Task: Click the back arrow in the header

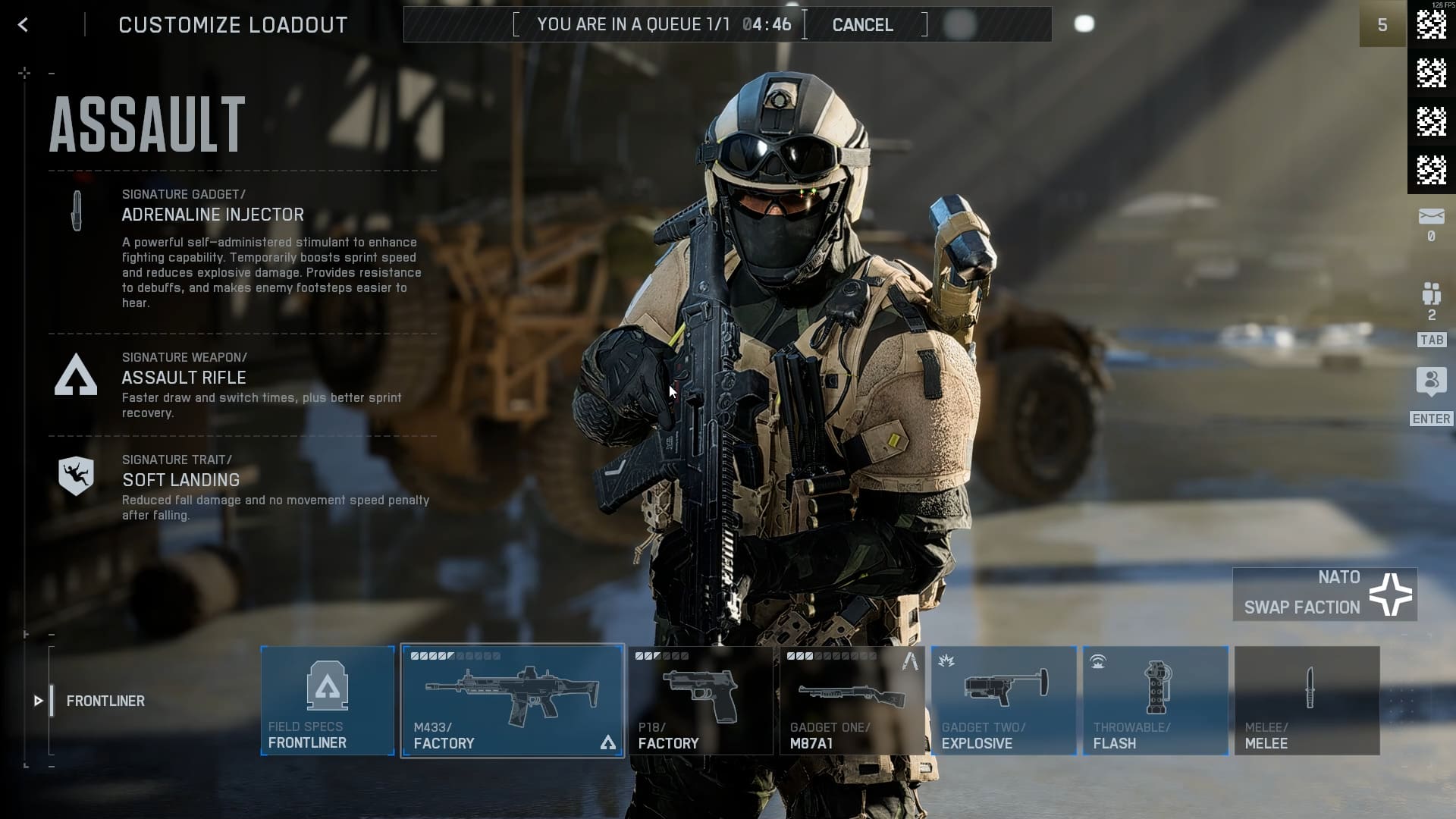Action: pyautogui.click(x=23, y=24)
